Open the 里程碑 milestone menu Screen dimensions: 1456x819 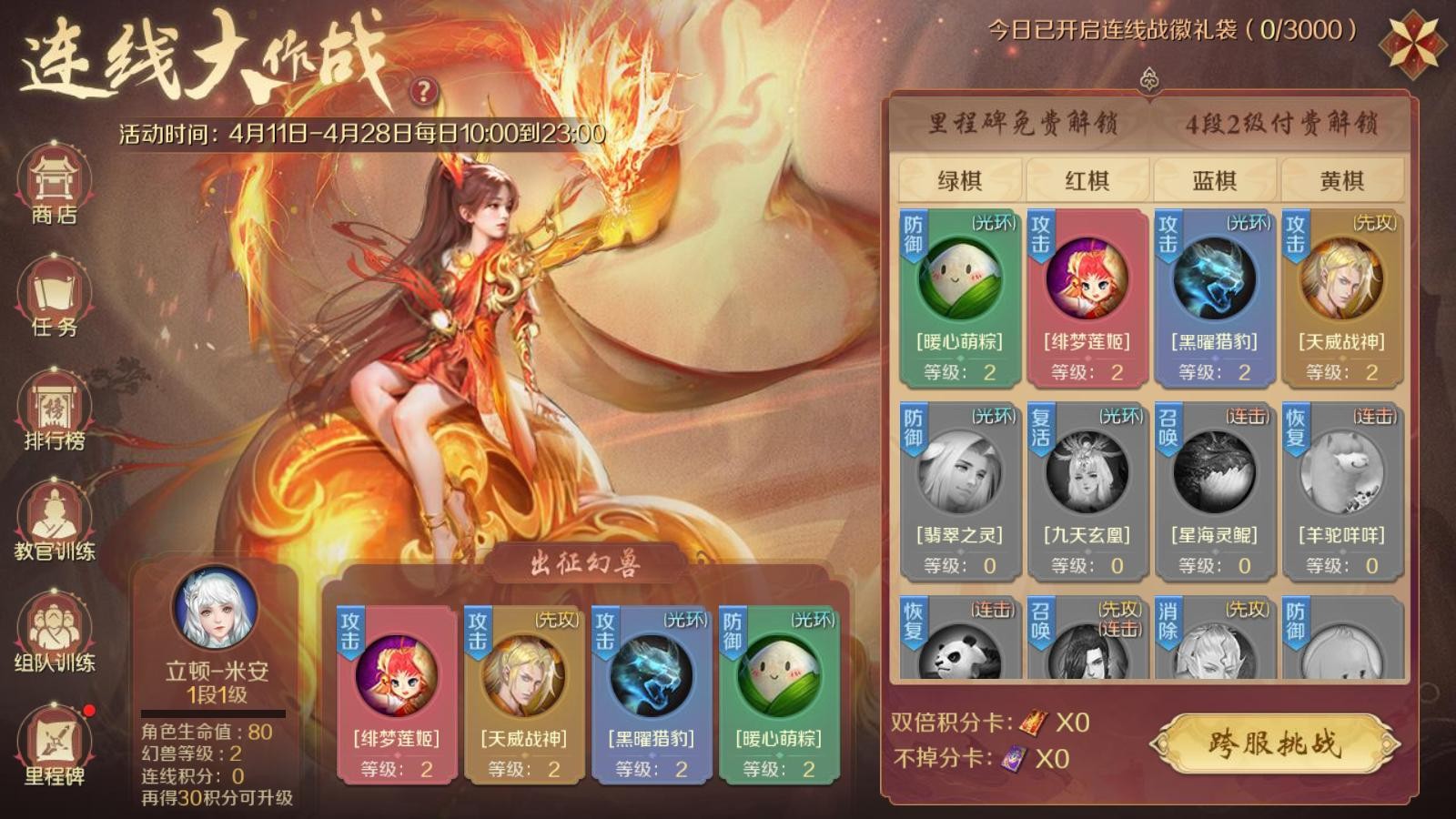click(x=54, y=746)
